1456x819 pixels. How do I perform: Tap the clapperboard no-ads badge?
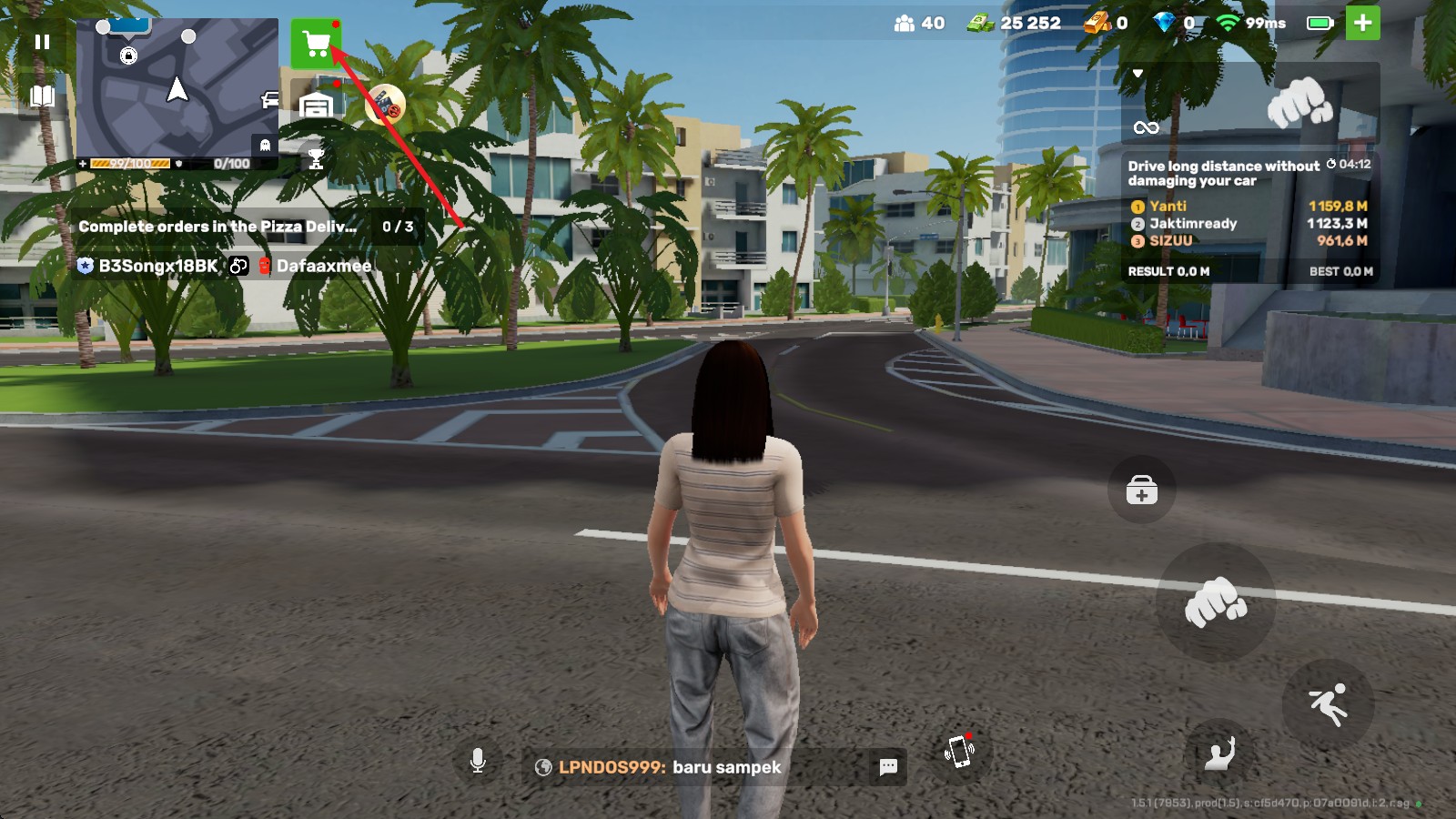click(386, 105)
